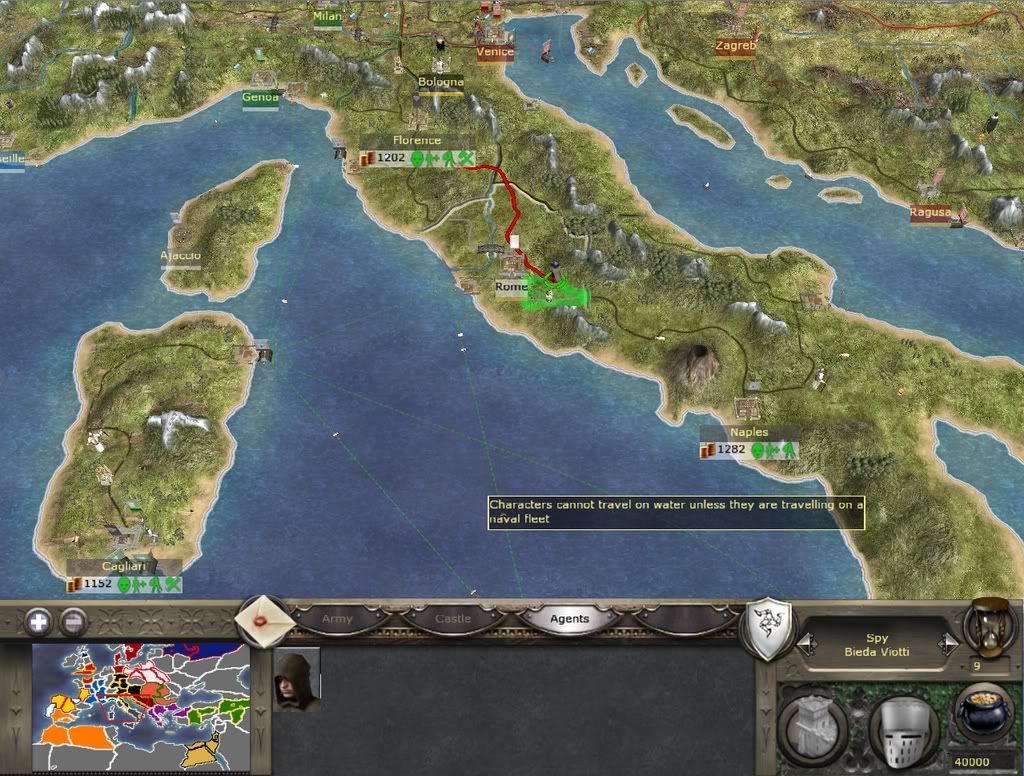Viewport: 1024px width, 776px height.
Task: Zoom in the minimap with plus button
Action: tap(38, 621)
